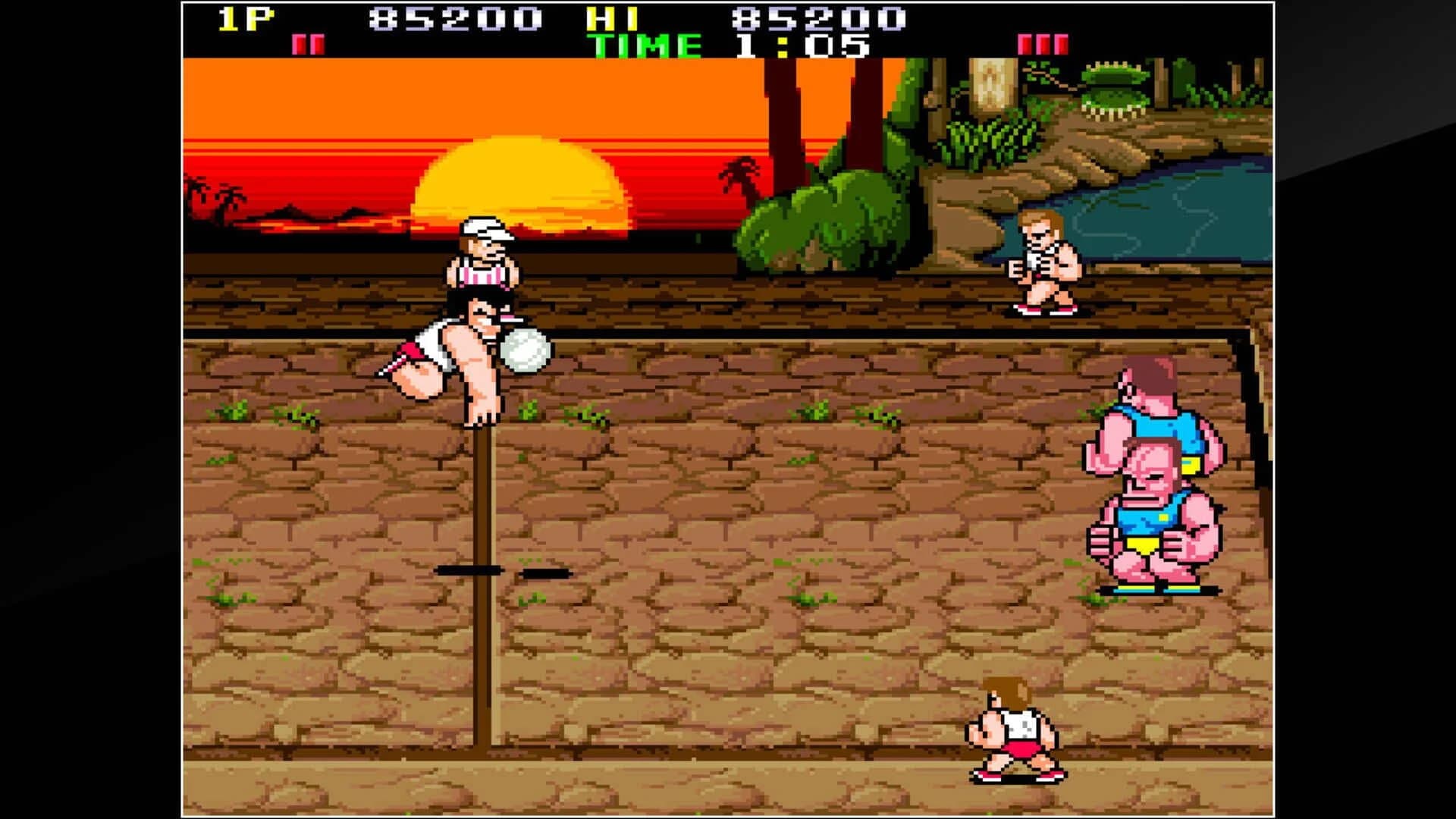Viewport: 1456px width, 819px height.
Task: Click the red life bars in the top right
Action: click(x=1043, y=43)
